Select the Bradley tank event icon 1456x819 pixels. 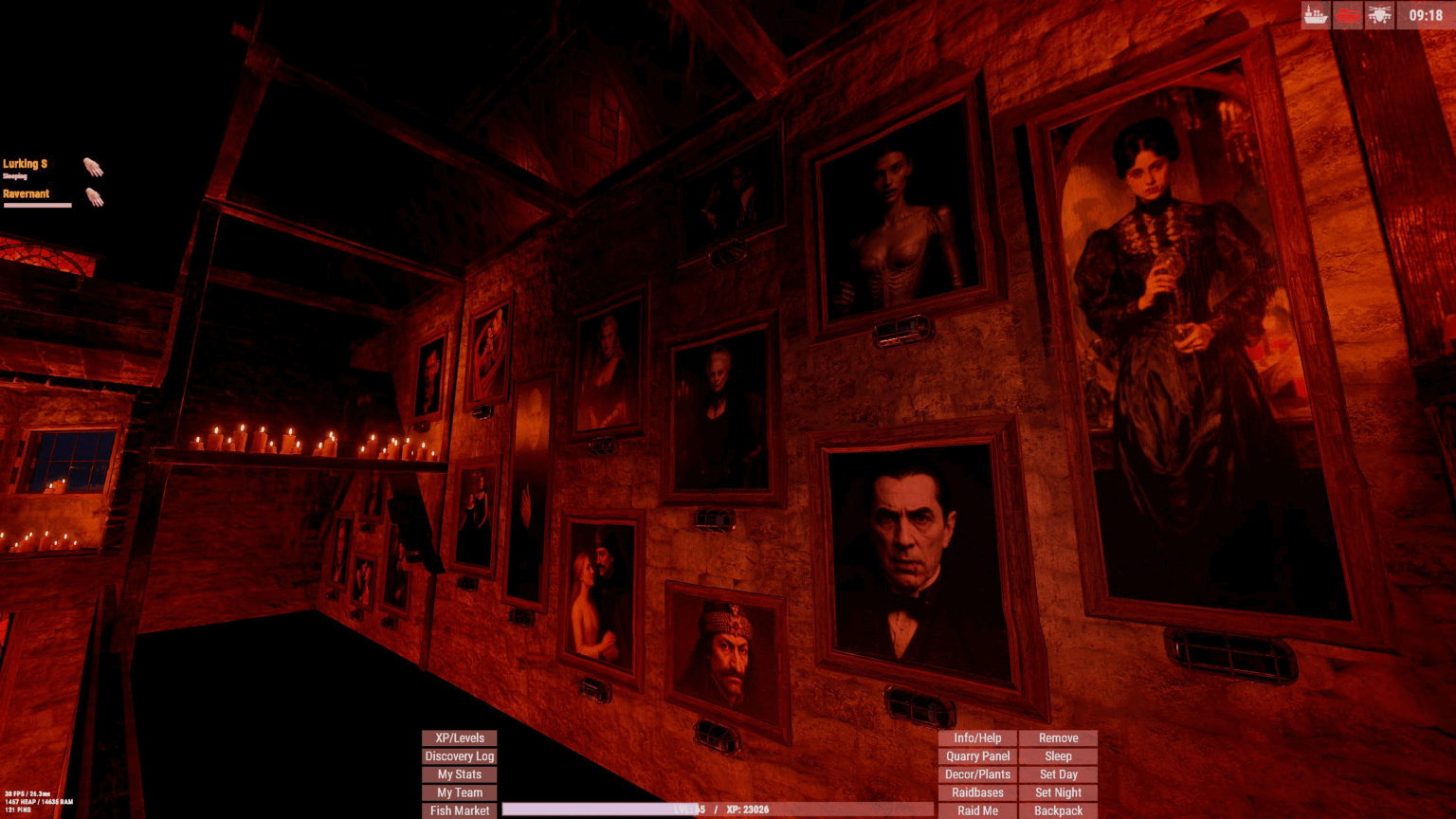pyautogui.click(x=1347, y=15)
